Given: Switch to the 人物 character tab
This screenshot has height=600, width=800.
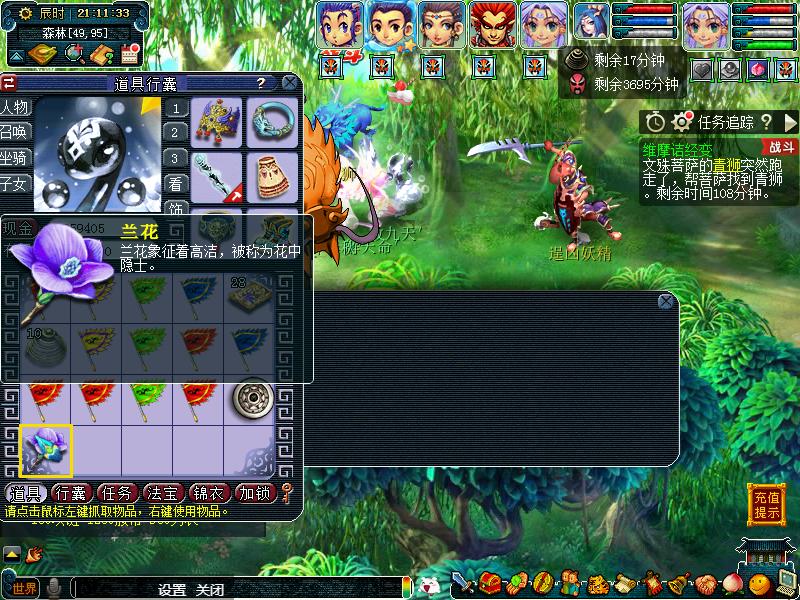Looking at the screenshot, I should click(15, 107).
